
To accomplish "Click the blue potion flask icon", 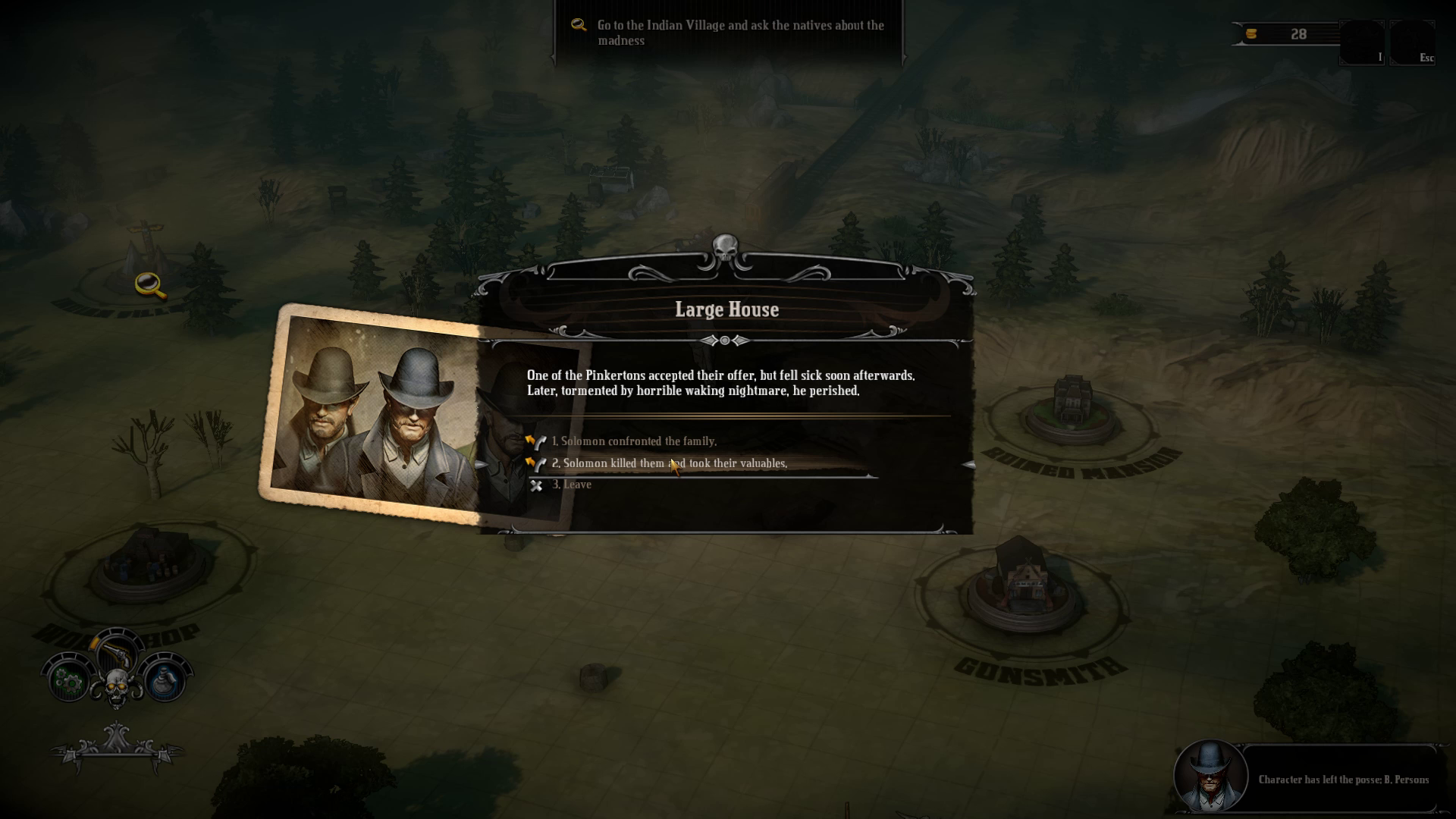I will click(165, 679).
